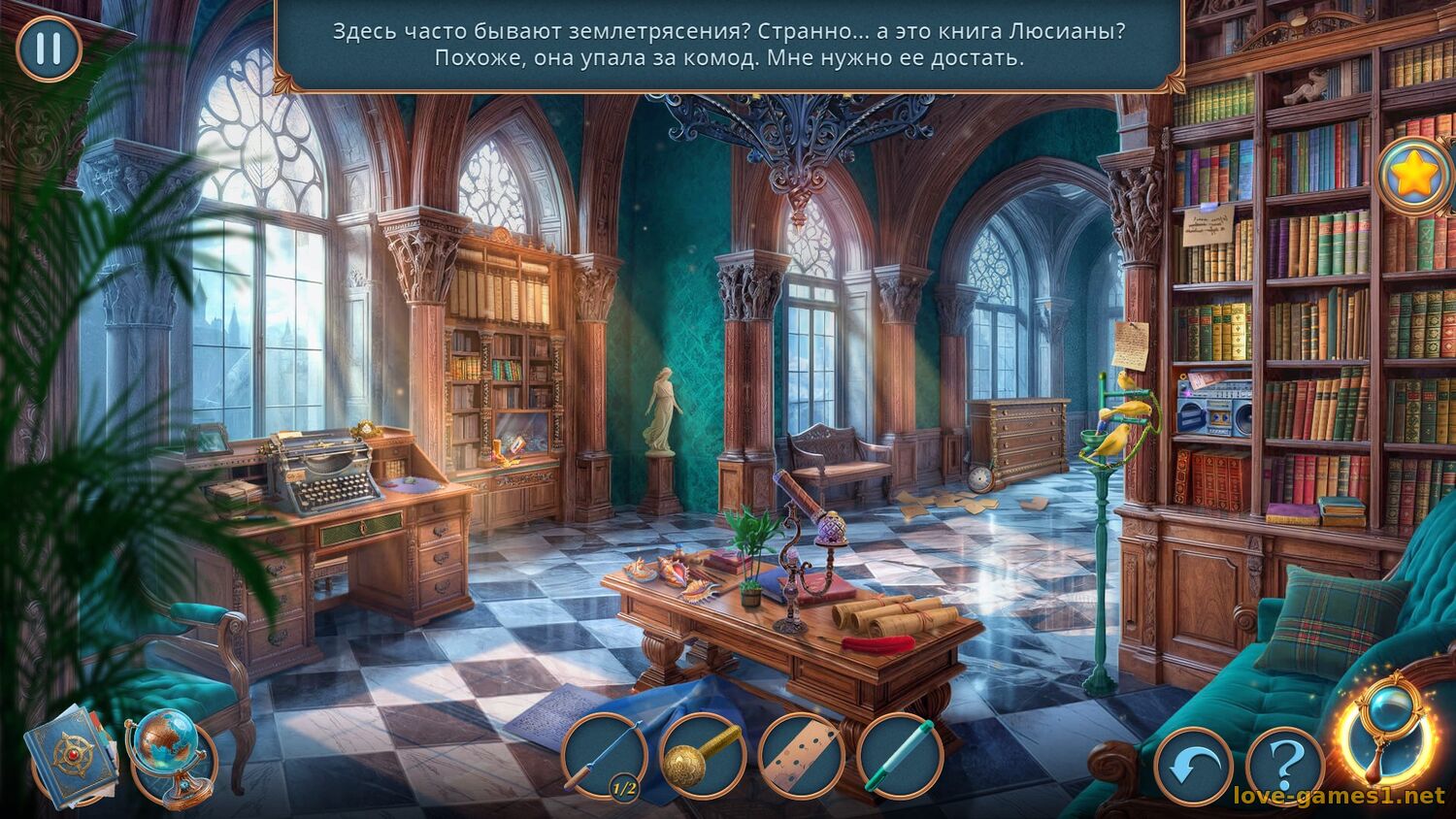Pause the game
1456x819 pixels.
point(48,48)
